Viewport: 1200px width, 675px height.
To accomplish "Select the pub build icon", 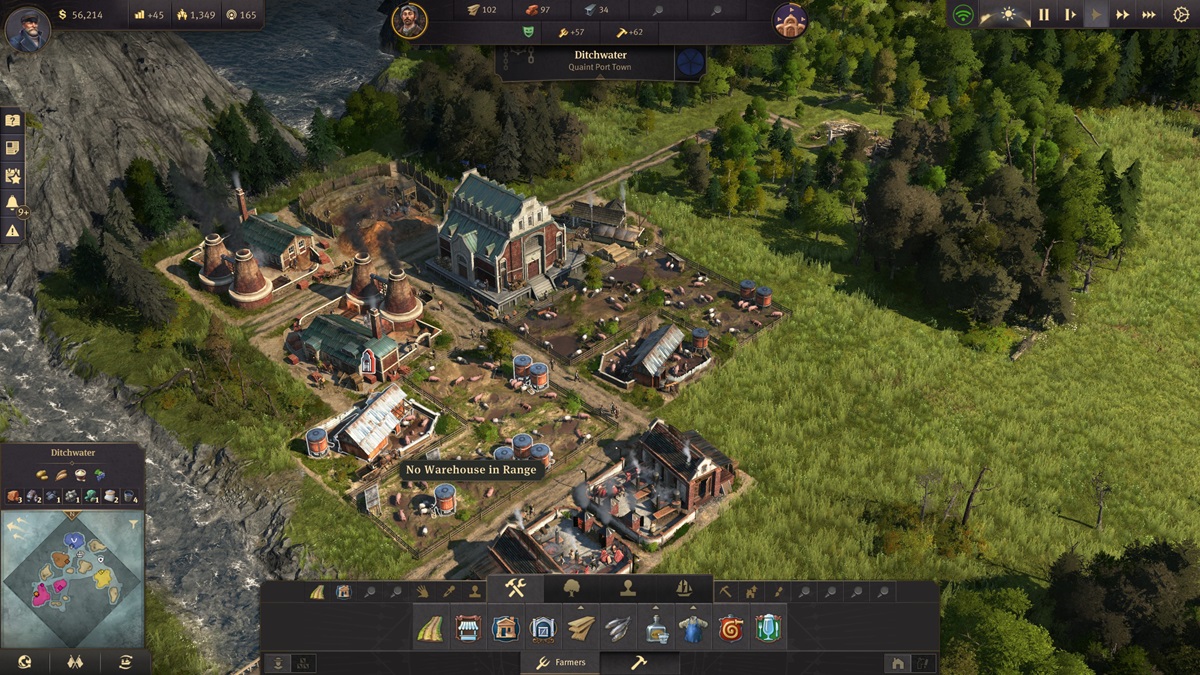I will (x=768, y=628).
